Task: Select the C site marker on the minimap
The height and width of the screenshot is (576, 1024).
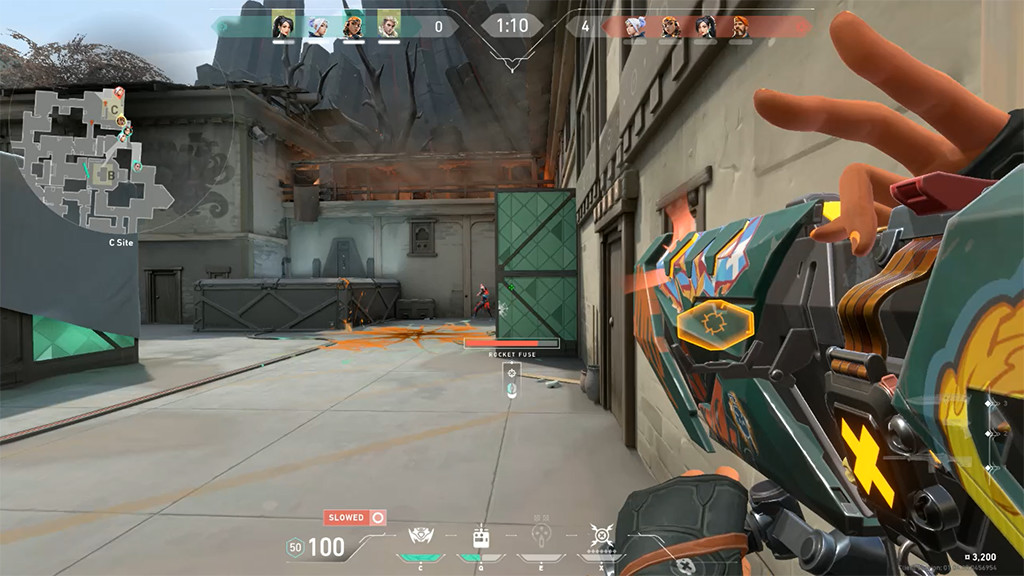Action: tap(115, 109)
